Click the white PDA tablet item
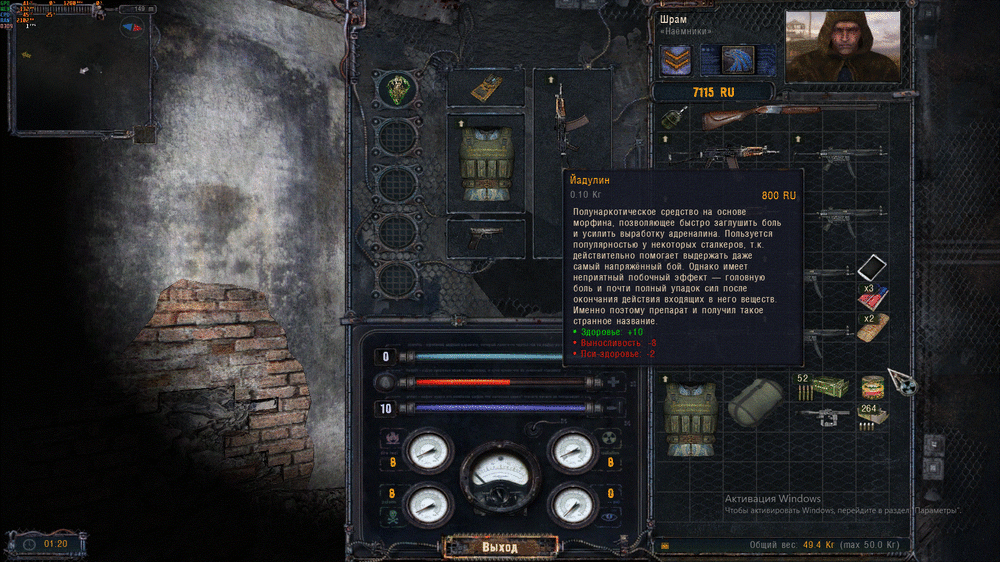Image resolution: width=1000 pixels, height=562 pixels. [872, 267]
